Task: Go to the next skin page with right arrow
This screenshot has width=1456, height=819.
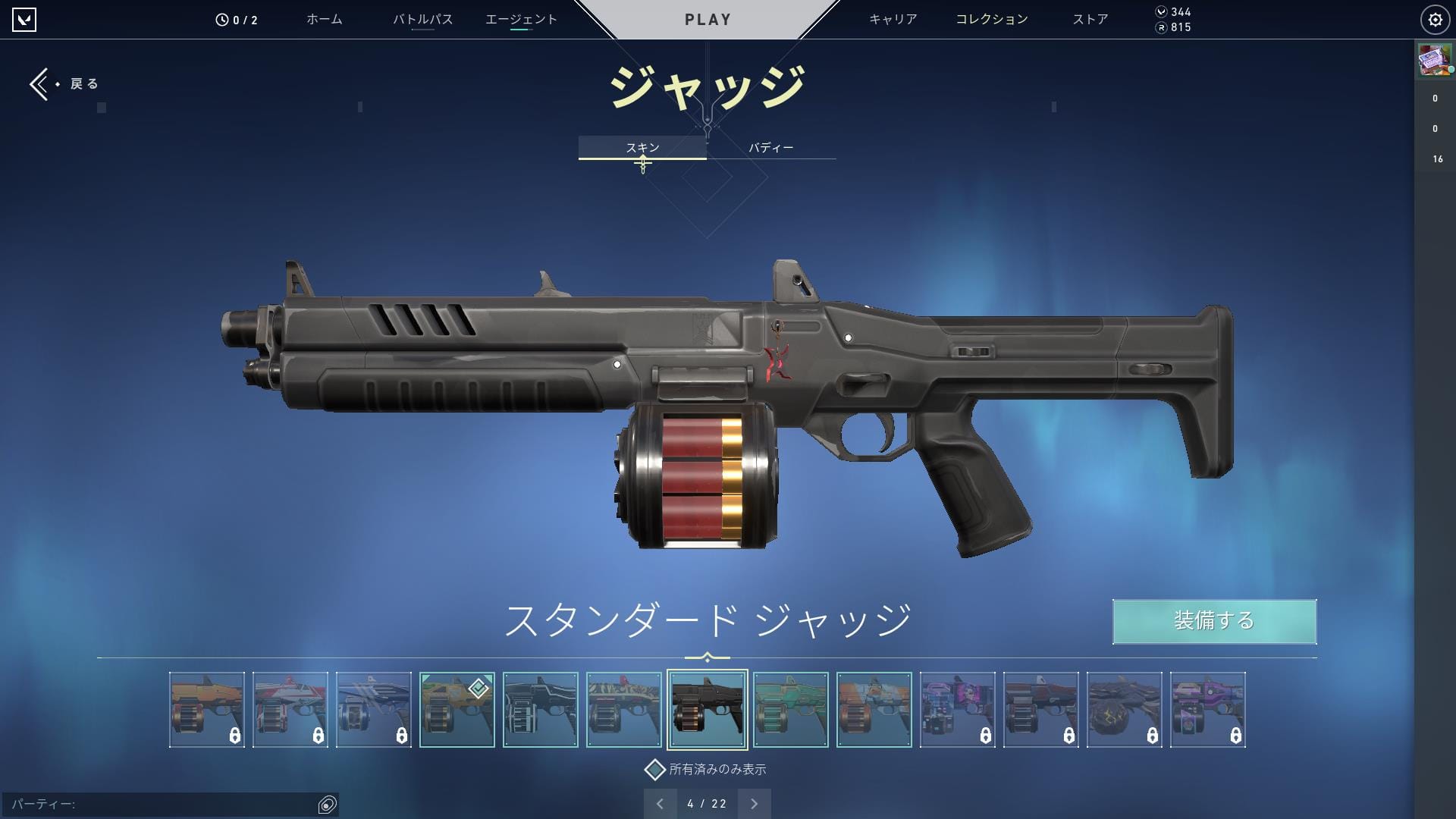Action: click(x=754, y=803)
